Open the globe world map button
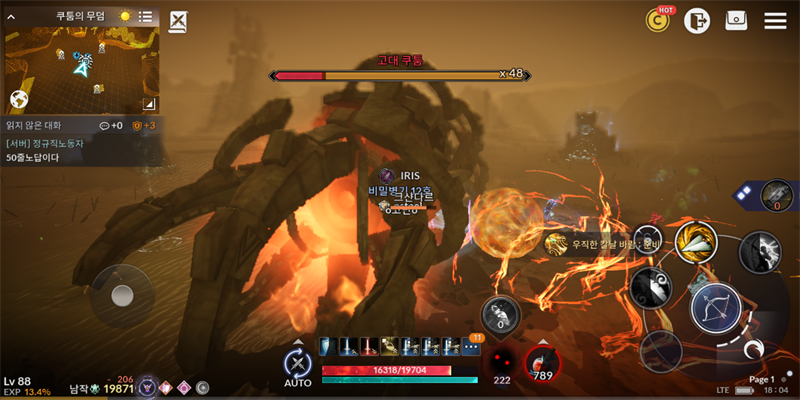 [x=18, y=99]
